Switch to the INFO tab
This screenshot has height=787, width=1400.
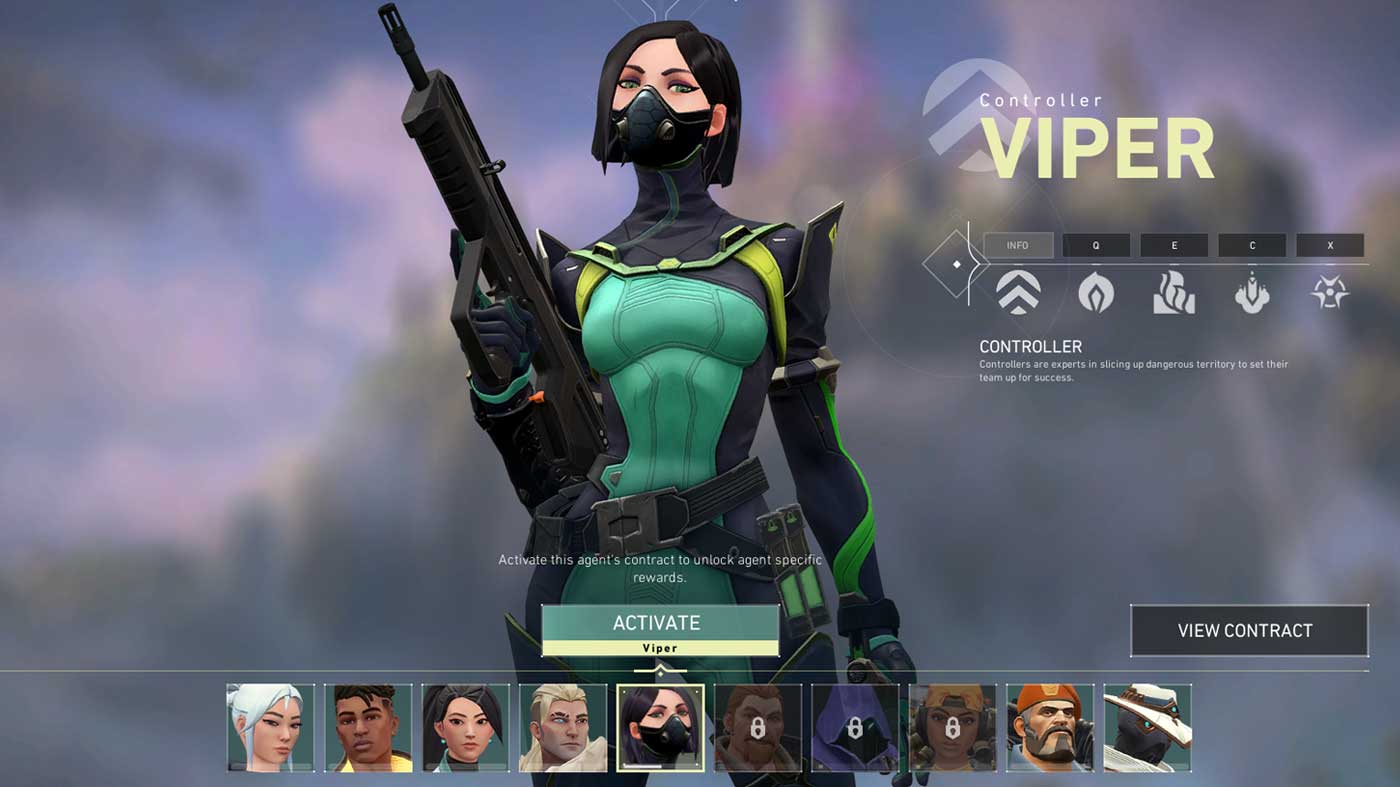1018,245
